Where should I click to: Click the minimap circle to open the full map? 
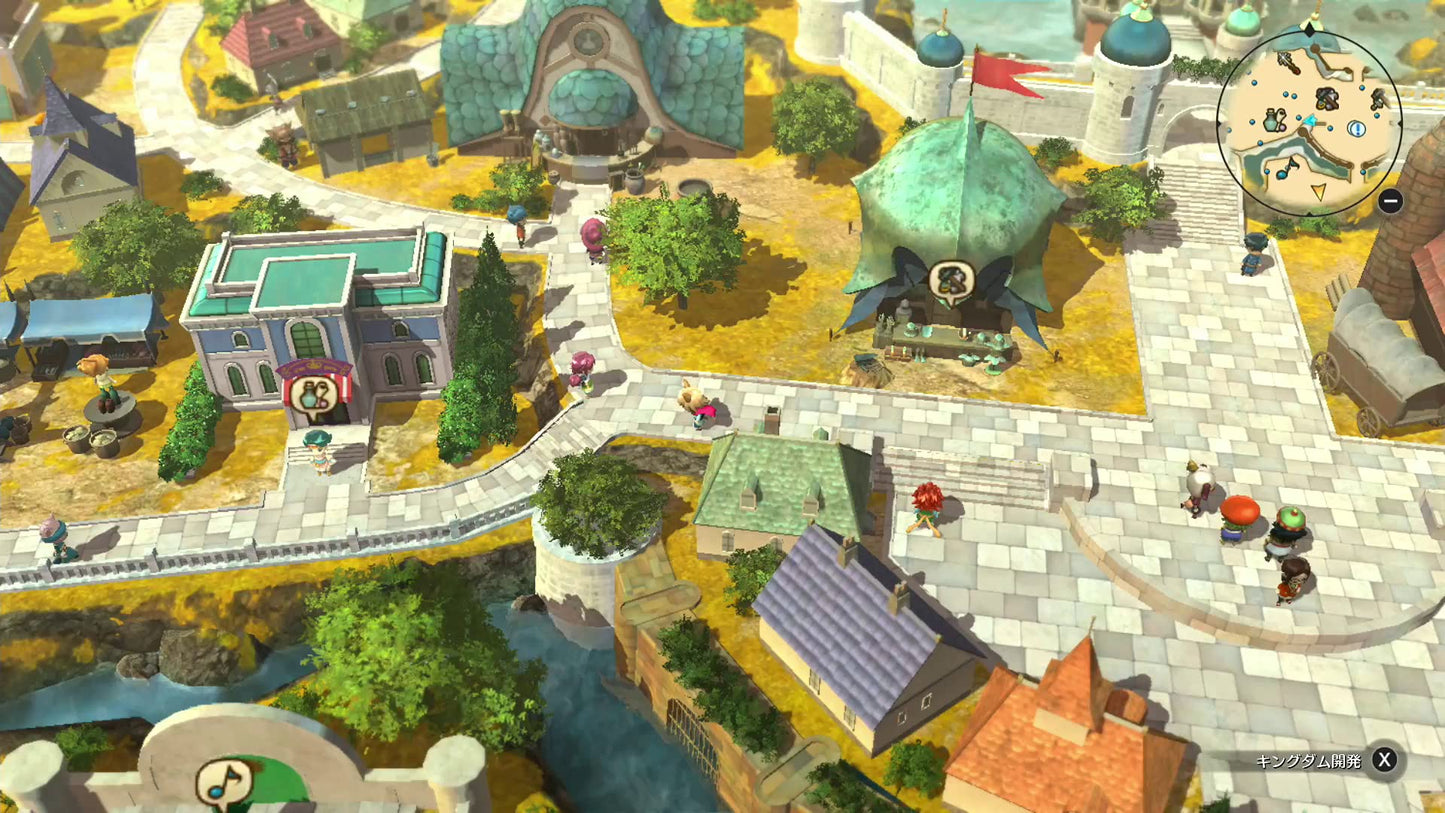[x=1310, y=120]
